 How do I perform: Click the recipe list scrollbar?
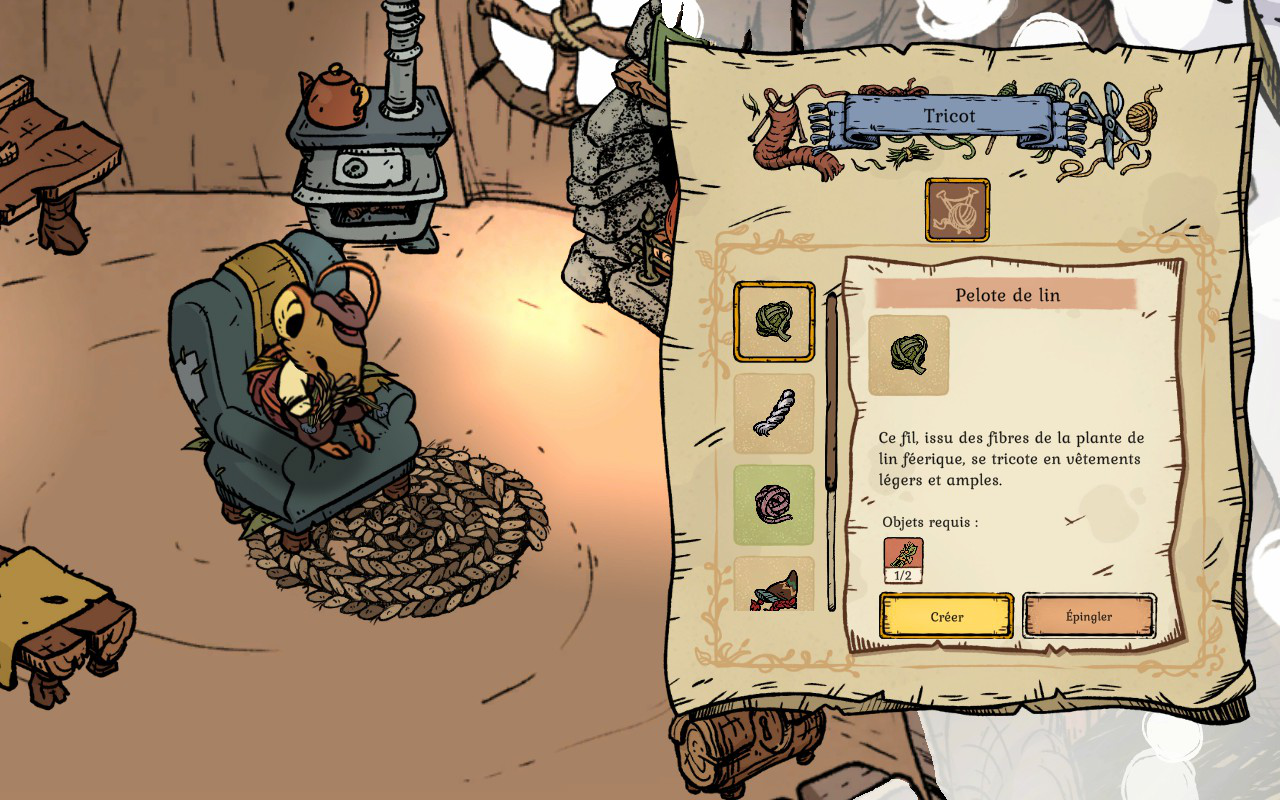pos(831,392)
